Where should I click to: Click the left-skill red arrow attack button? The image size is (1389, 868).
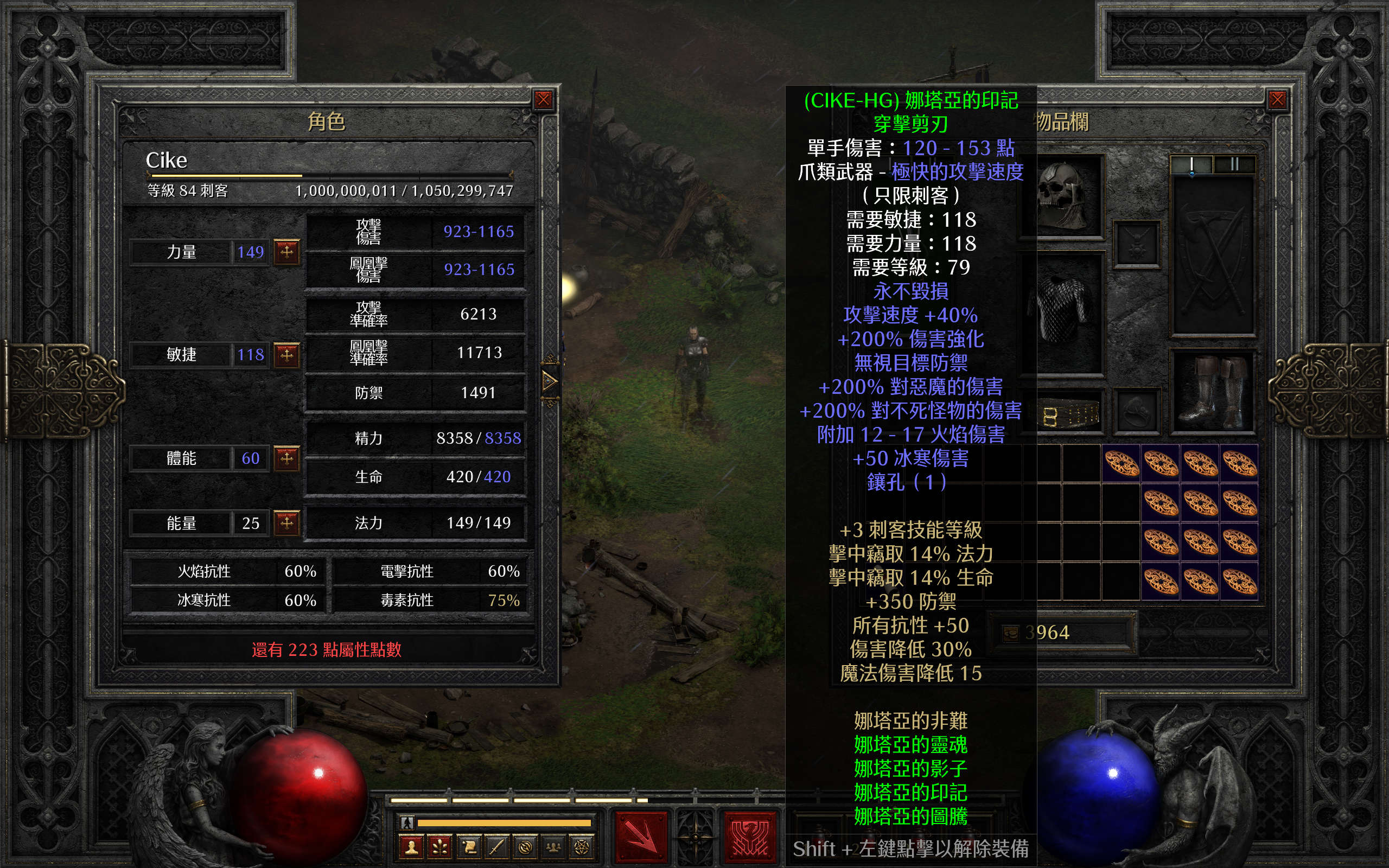(641, 838)
